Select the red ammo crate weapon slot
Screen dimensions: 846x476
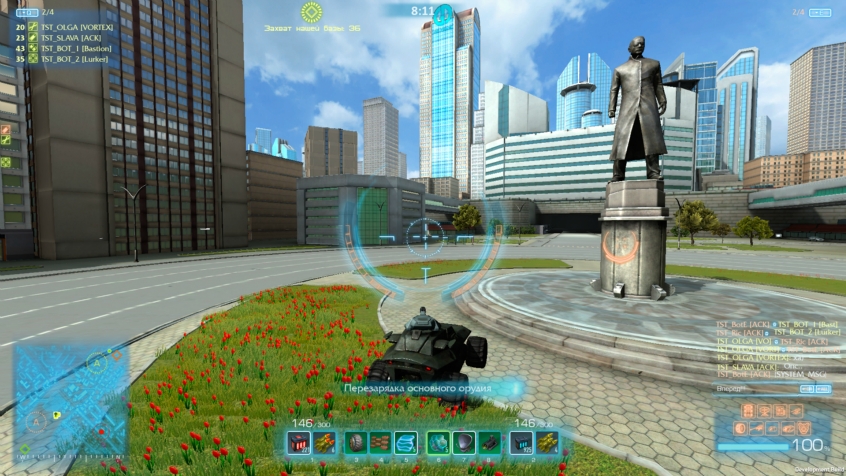click(298, 443)
